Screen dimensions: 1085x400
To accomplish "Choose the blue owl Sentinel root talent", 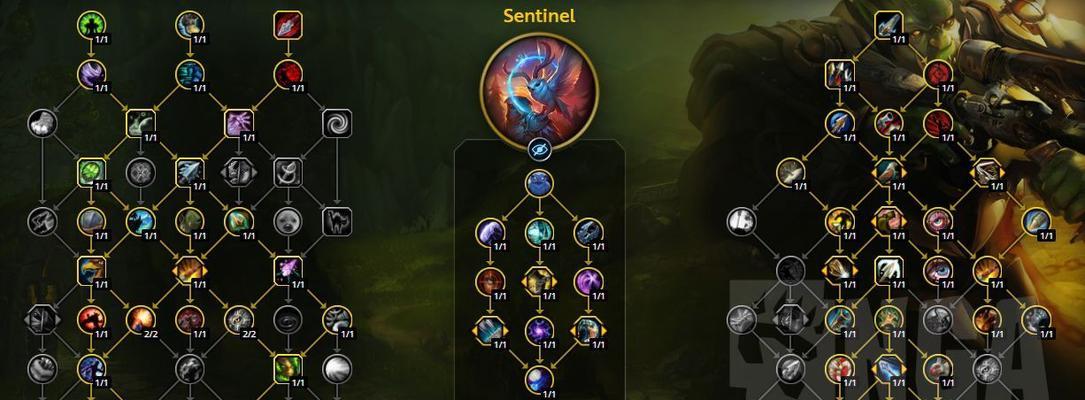I will pyautogui.click(x=539, y=183).
